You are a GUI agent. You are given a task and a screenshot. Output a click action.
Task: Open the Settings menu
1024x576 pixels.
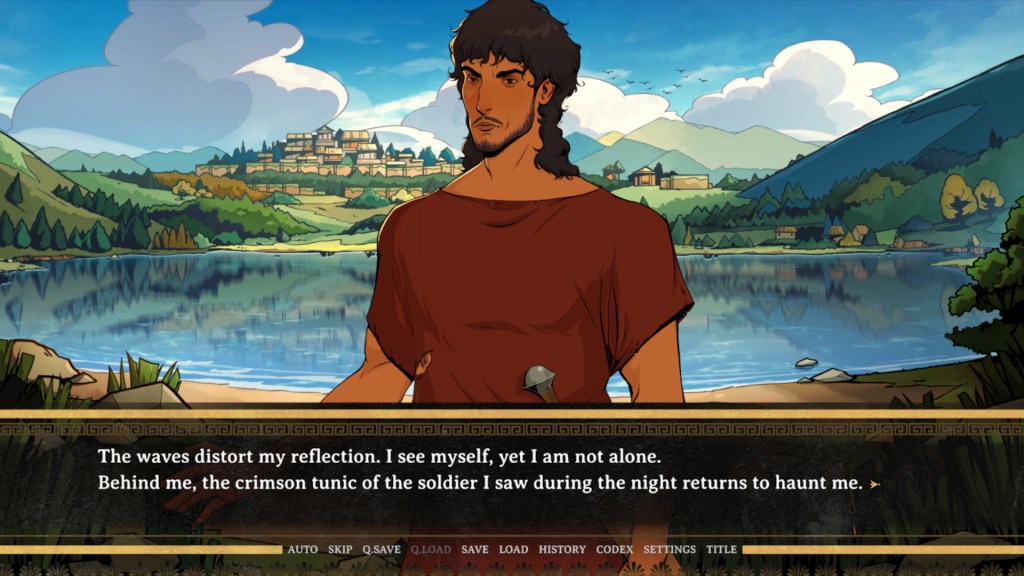click(669, 549)
